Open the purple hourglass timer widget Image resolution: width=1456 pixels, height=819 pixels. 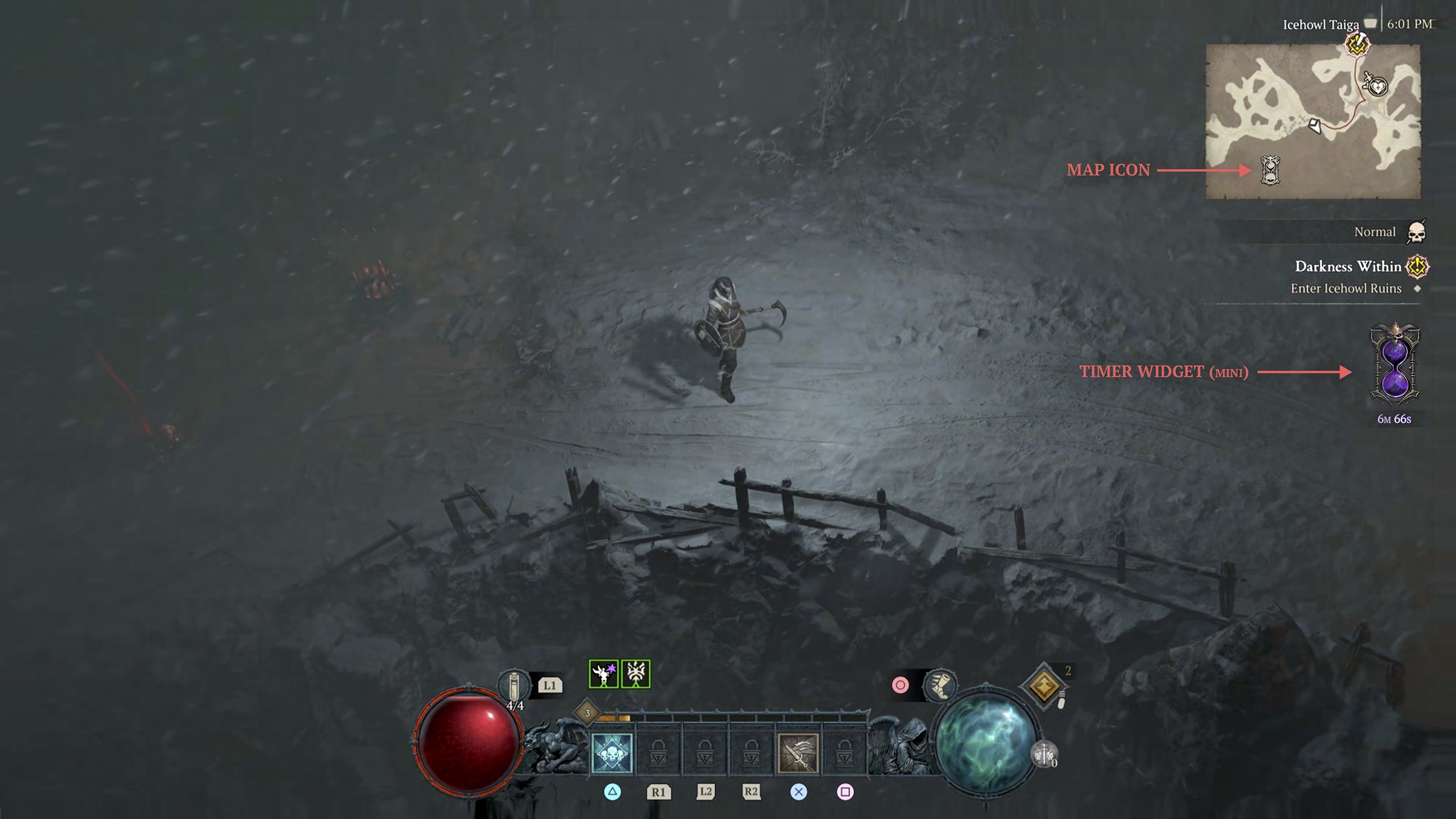coord(1395,364)
